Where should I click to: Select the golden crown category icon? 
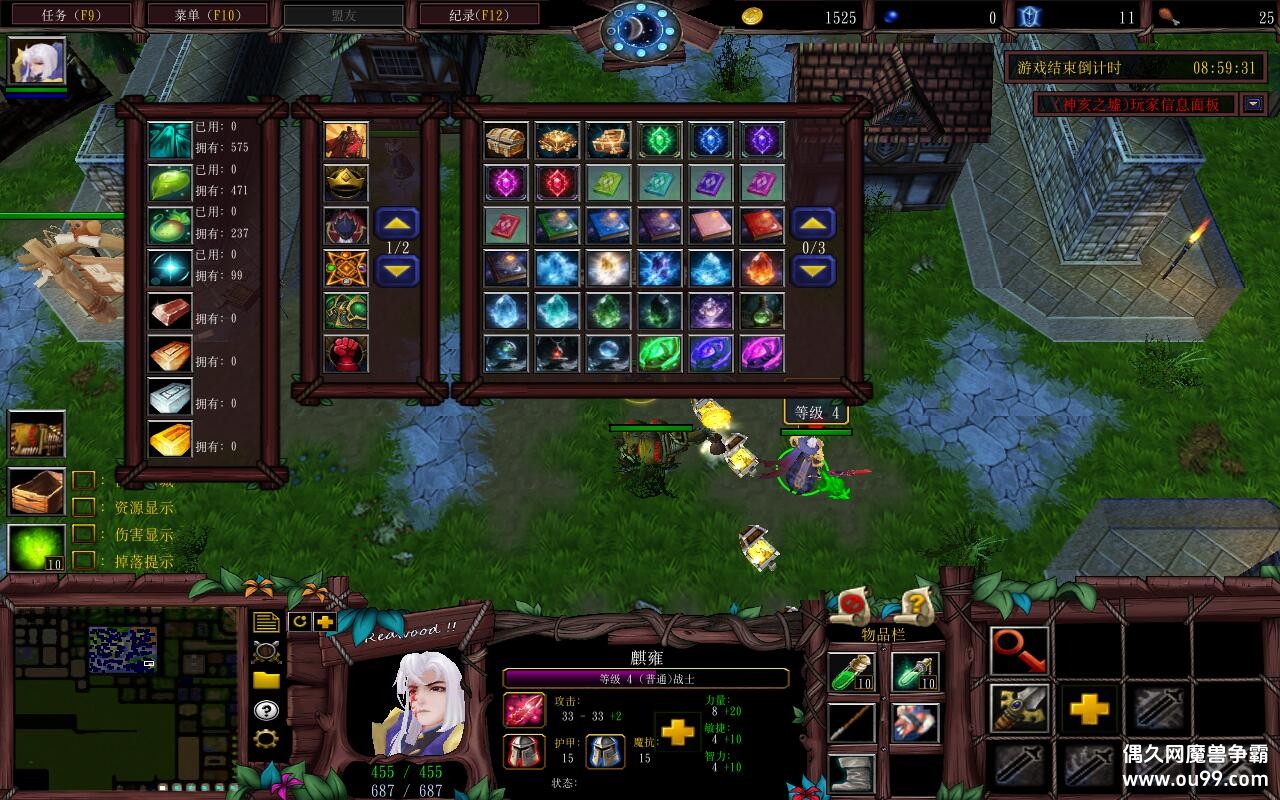(x=346, y=184)
